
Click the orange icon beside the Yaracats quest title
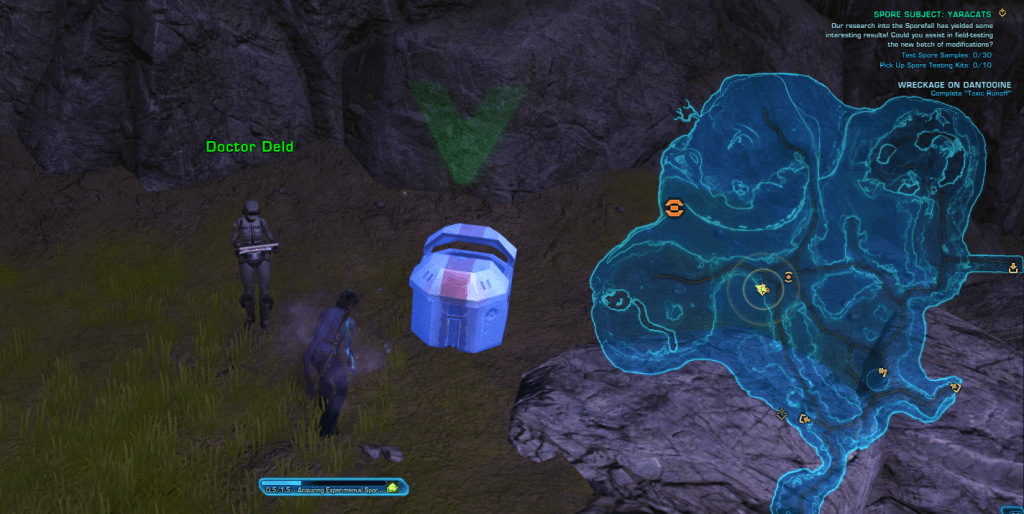[x=1002, y=13]
